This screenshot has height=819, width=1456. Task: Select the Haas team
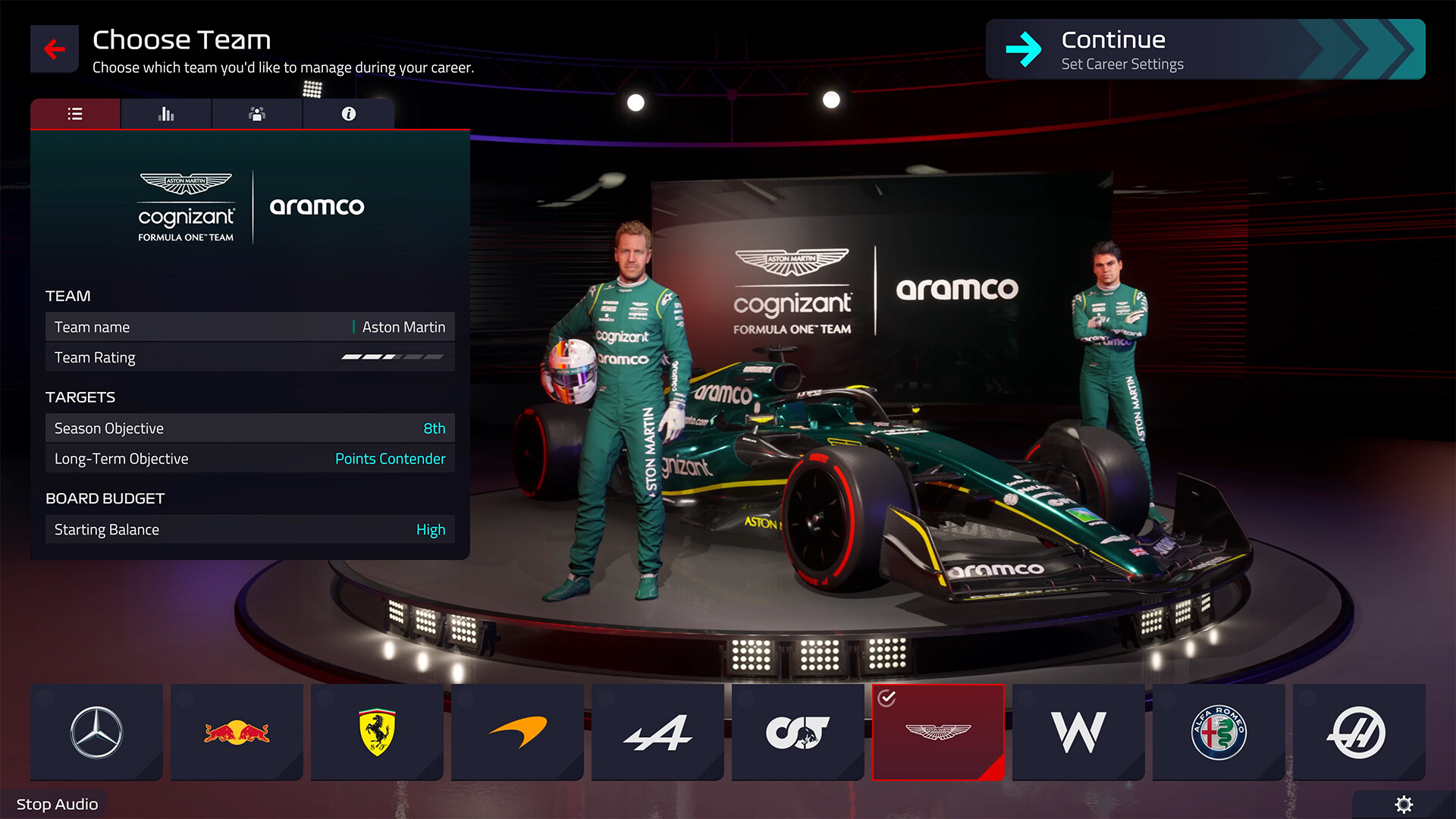(x=1358, y=731)
